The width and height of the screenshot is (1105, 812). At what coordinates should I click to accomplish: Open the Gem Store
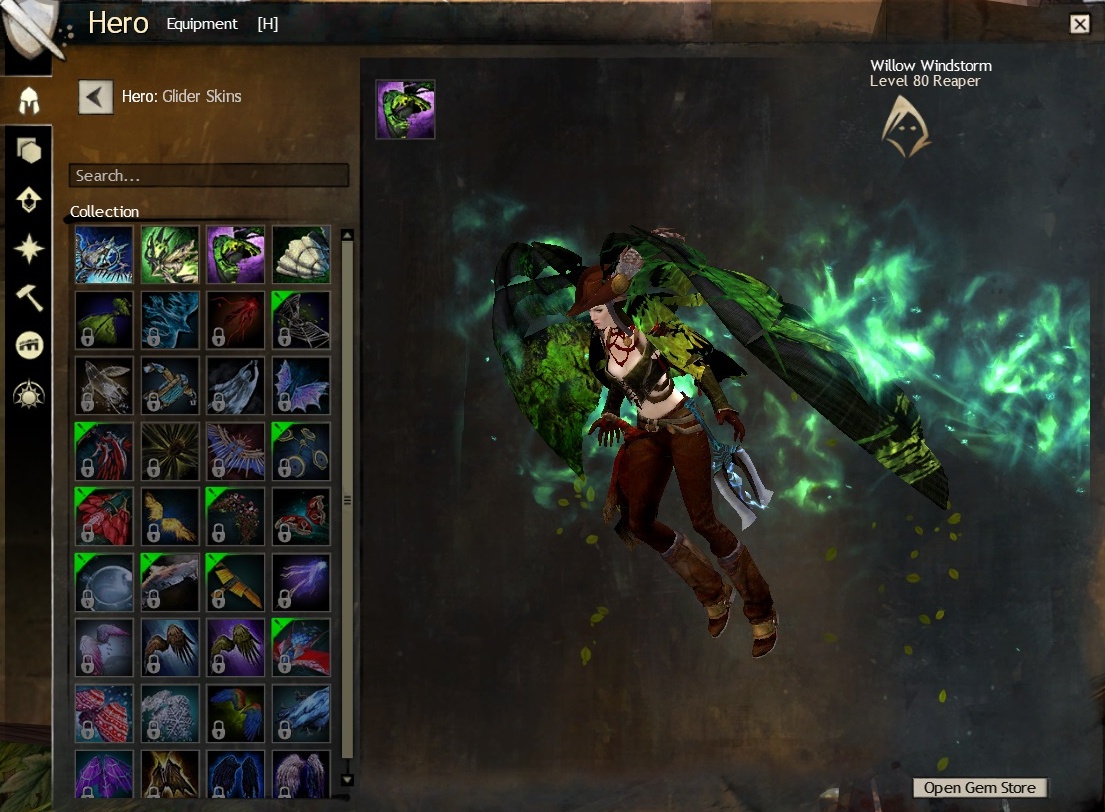coord(980,787)
